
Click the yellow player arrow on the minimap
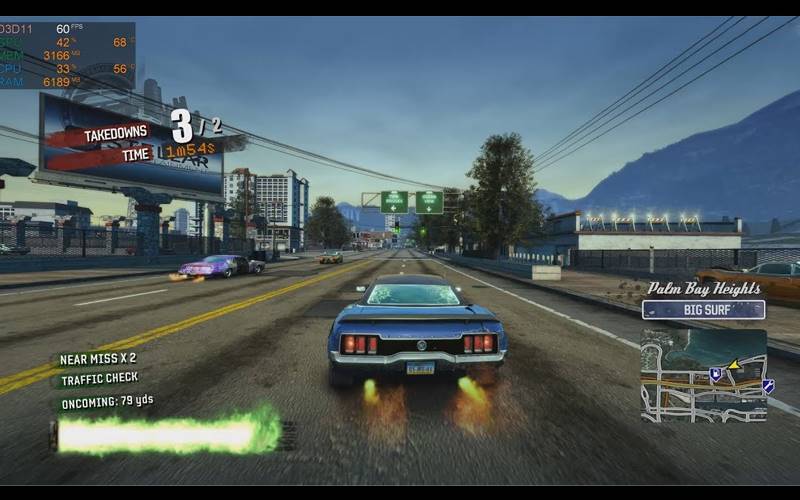[x=734, y=365]
